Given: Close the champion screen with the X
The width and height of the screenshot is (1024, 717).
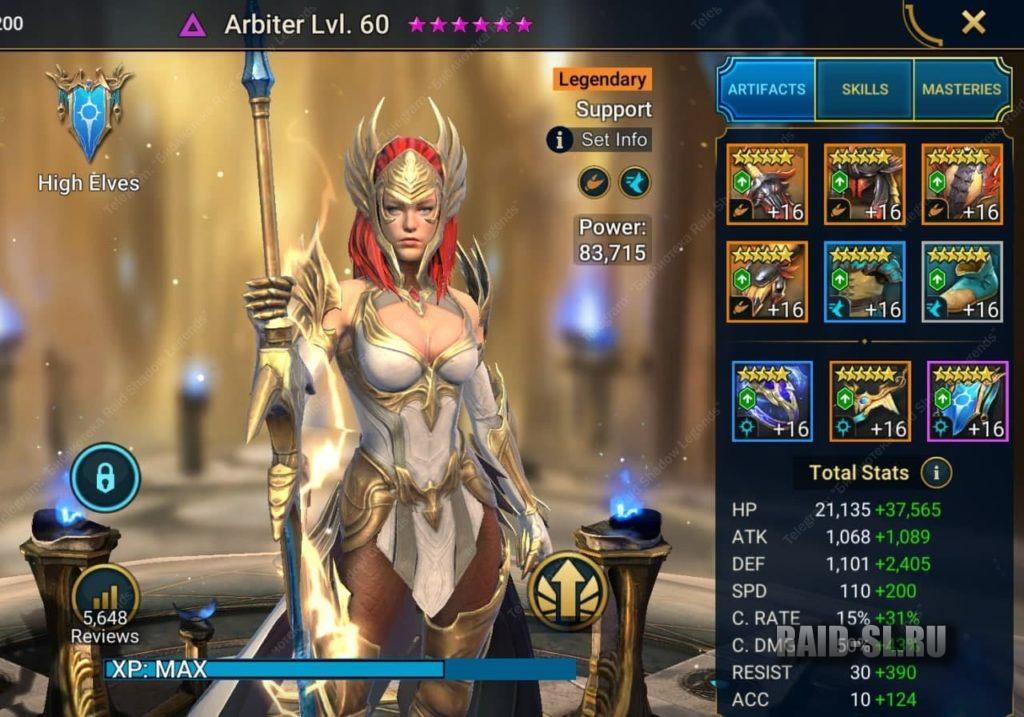Looking at the screenshot, I should (973, 23).
